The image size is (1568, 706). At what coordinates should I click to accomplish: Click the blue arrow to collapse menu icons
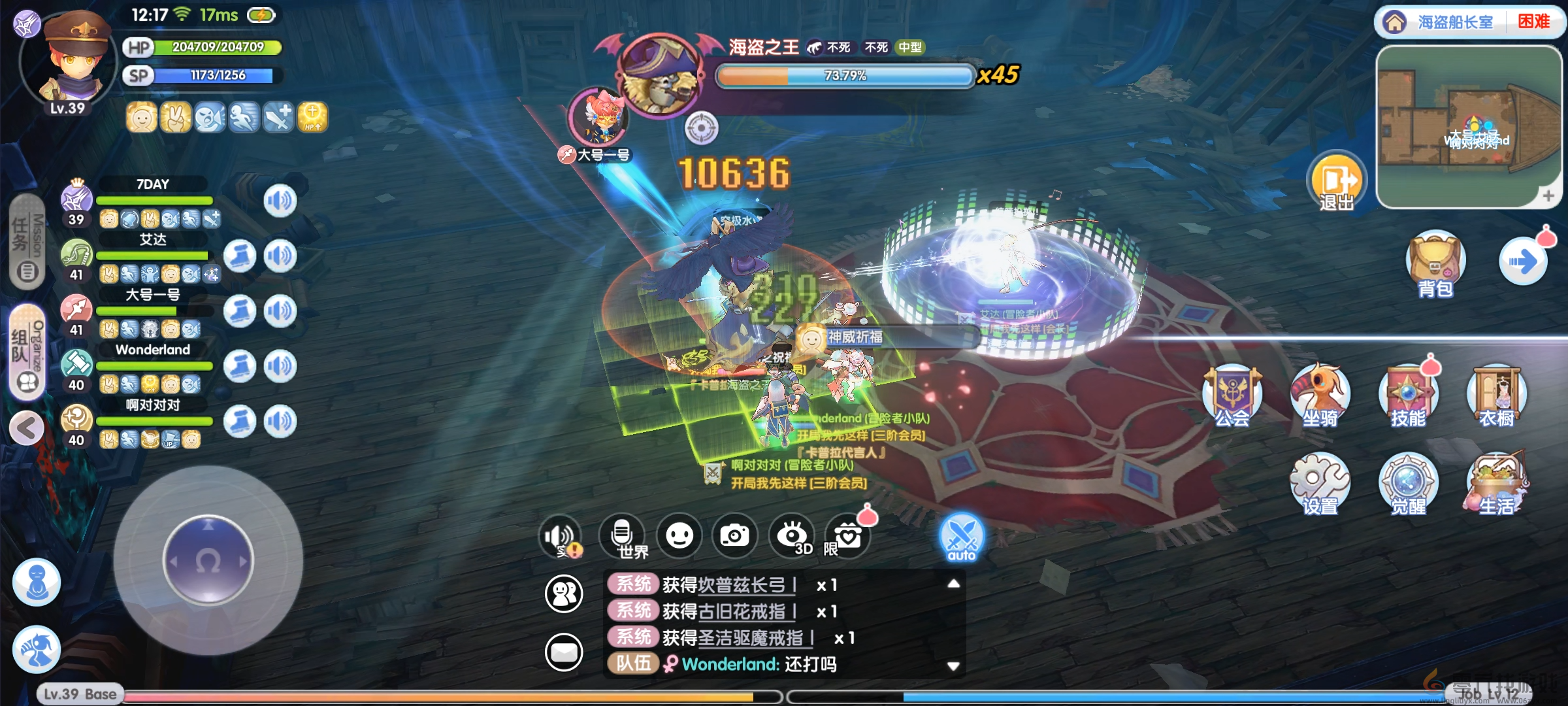click(1523, 262)
